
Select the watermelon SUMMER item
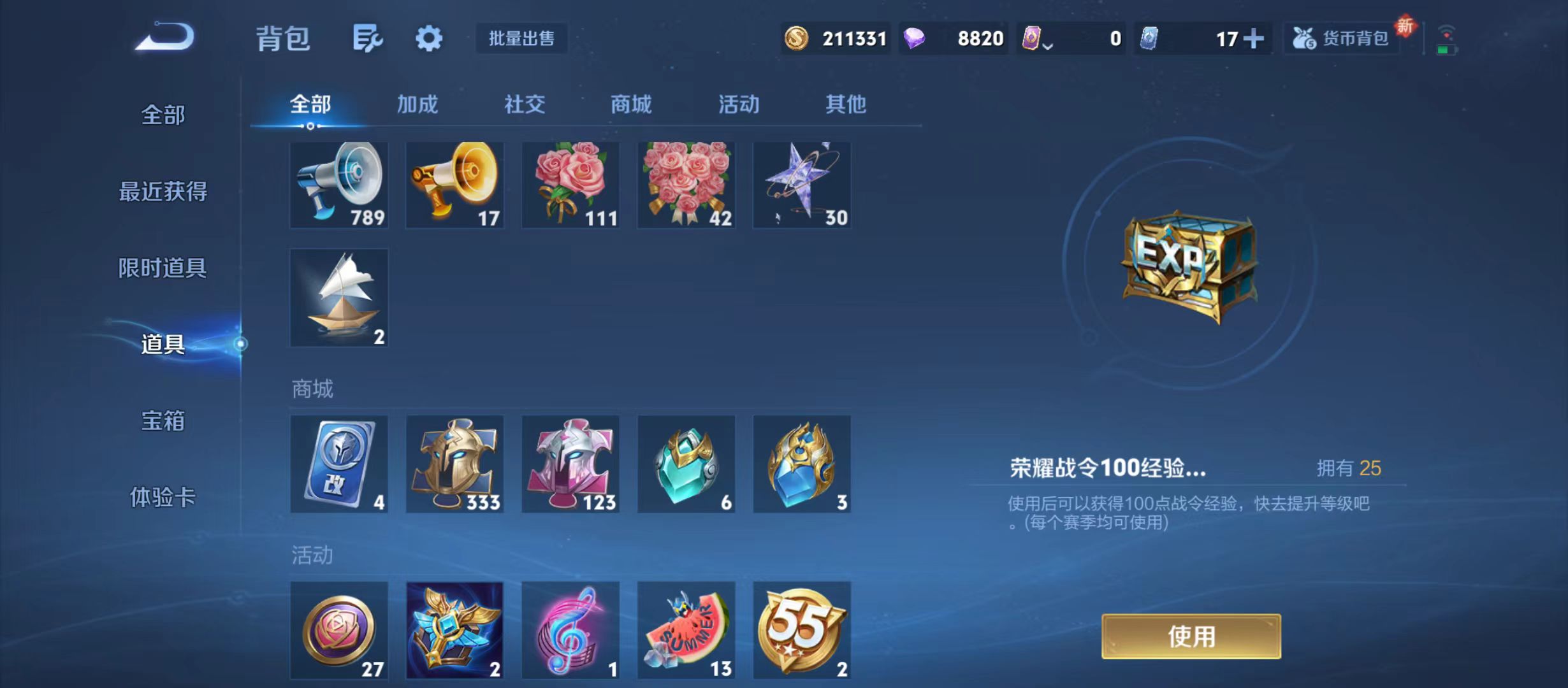click(686, 631)
